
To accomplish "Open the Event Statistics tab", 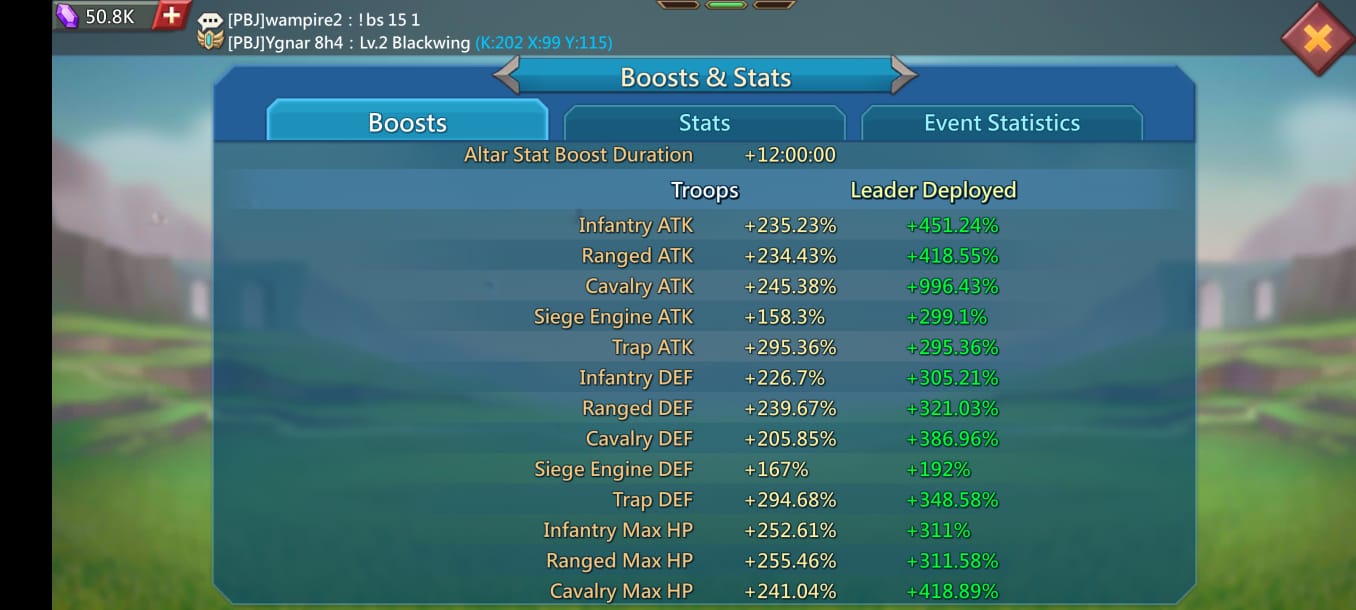I will click(x=1001, y=123).
